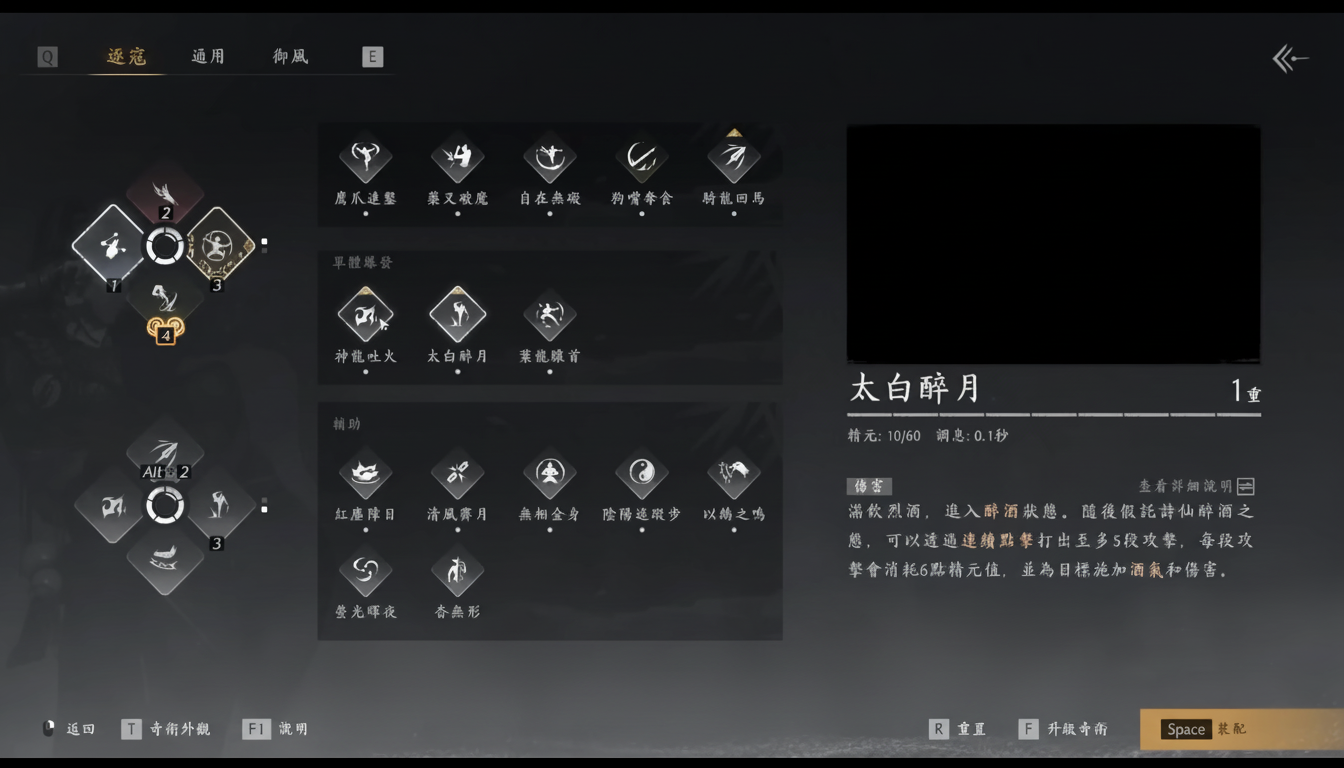Open the 自在無礙 skill

pyautogui.click(x=549, y=157)
